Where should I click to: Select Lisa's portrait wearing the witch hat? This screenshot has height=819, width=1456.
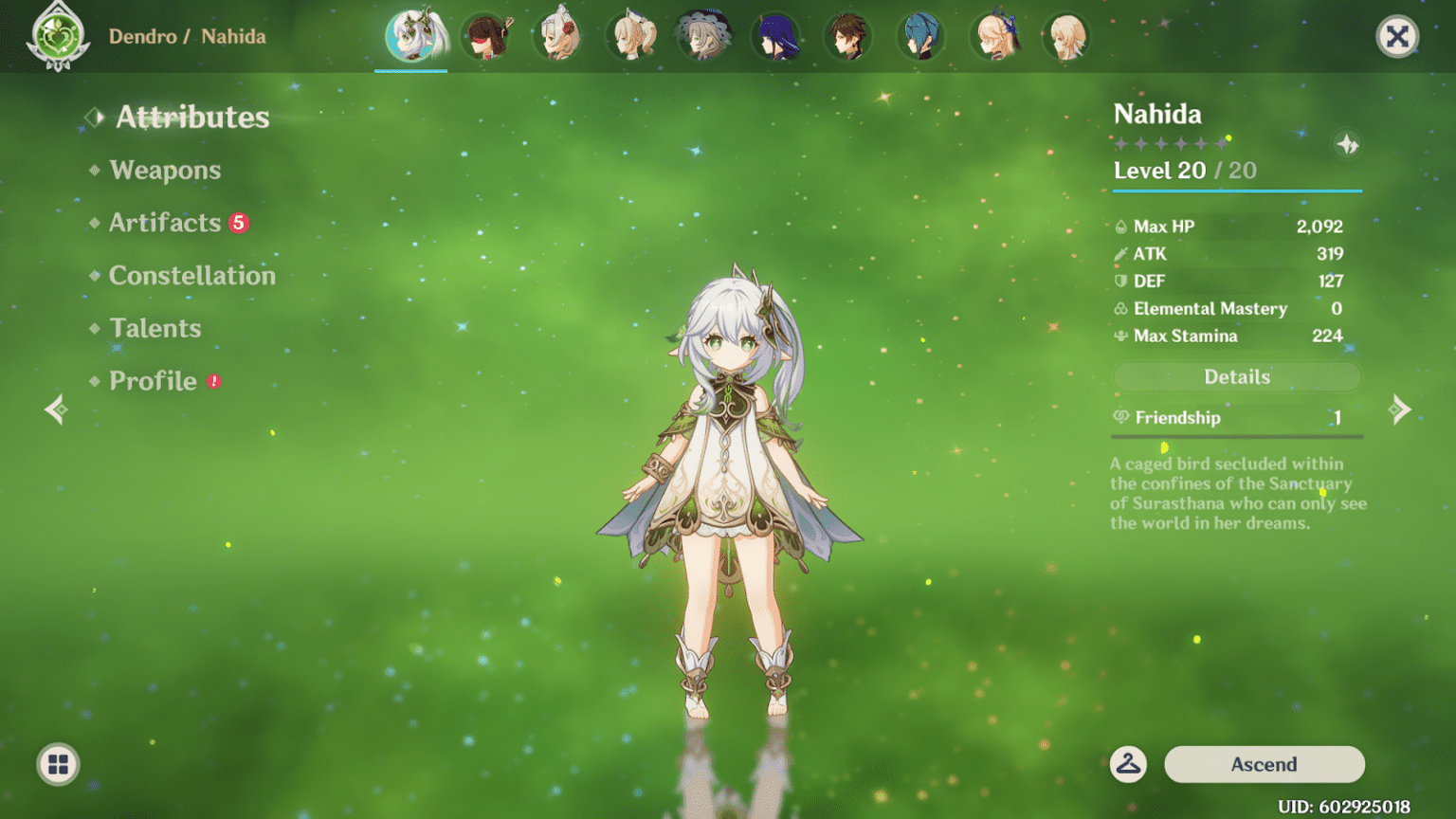coord(703,37)
